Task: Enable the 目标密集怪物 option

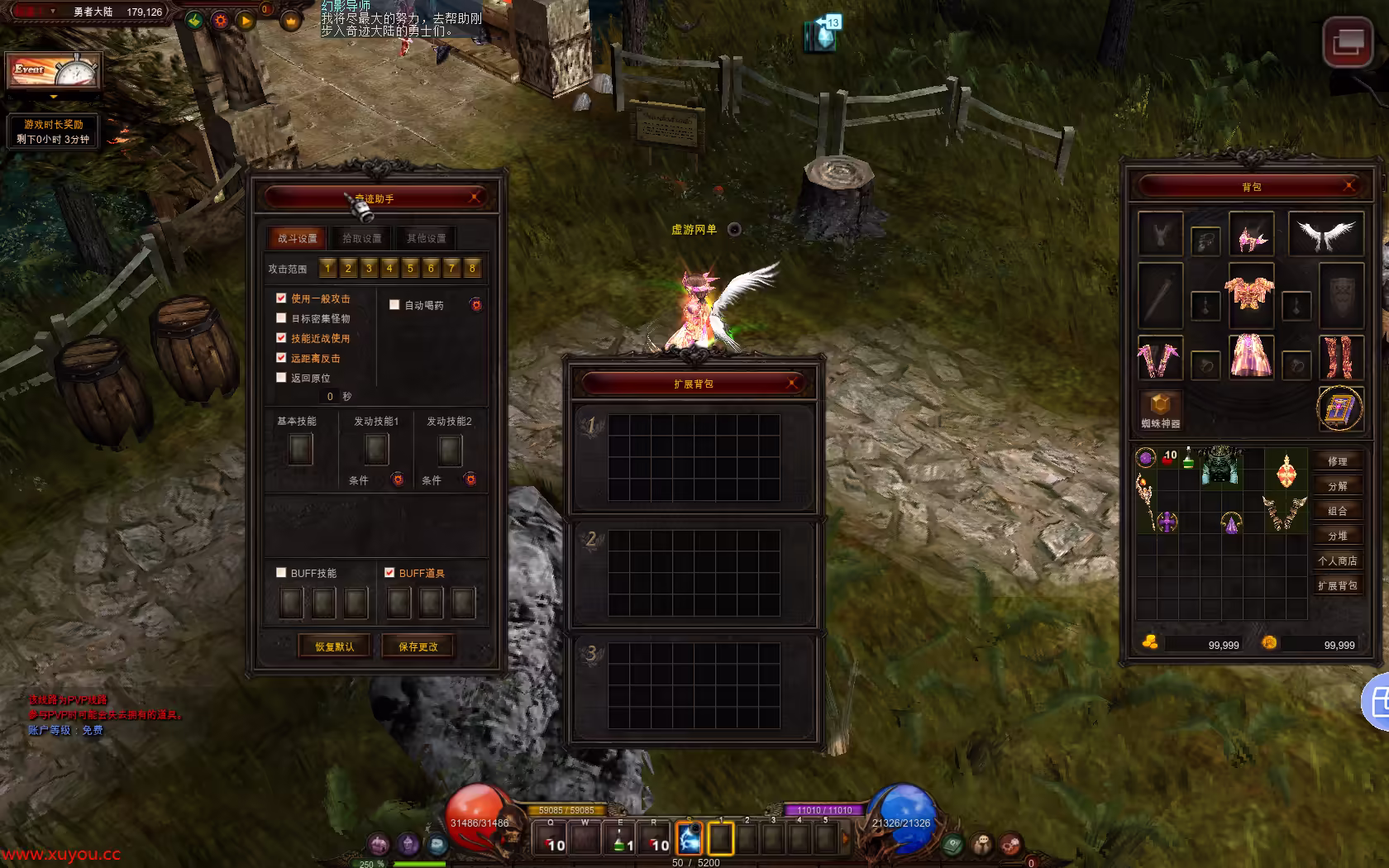Action: pyautogui.click(x=281, y=318)
